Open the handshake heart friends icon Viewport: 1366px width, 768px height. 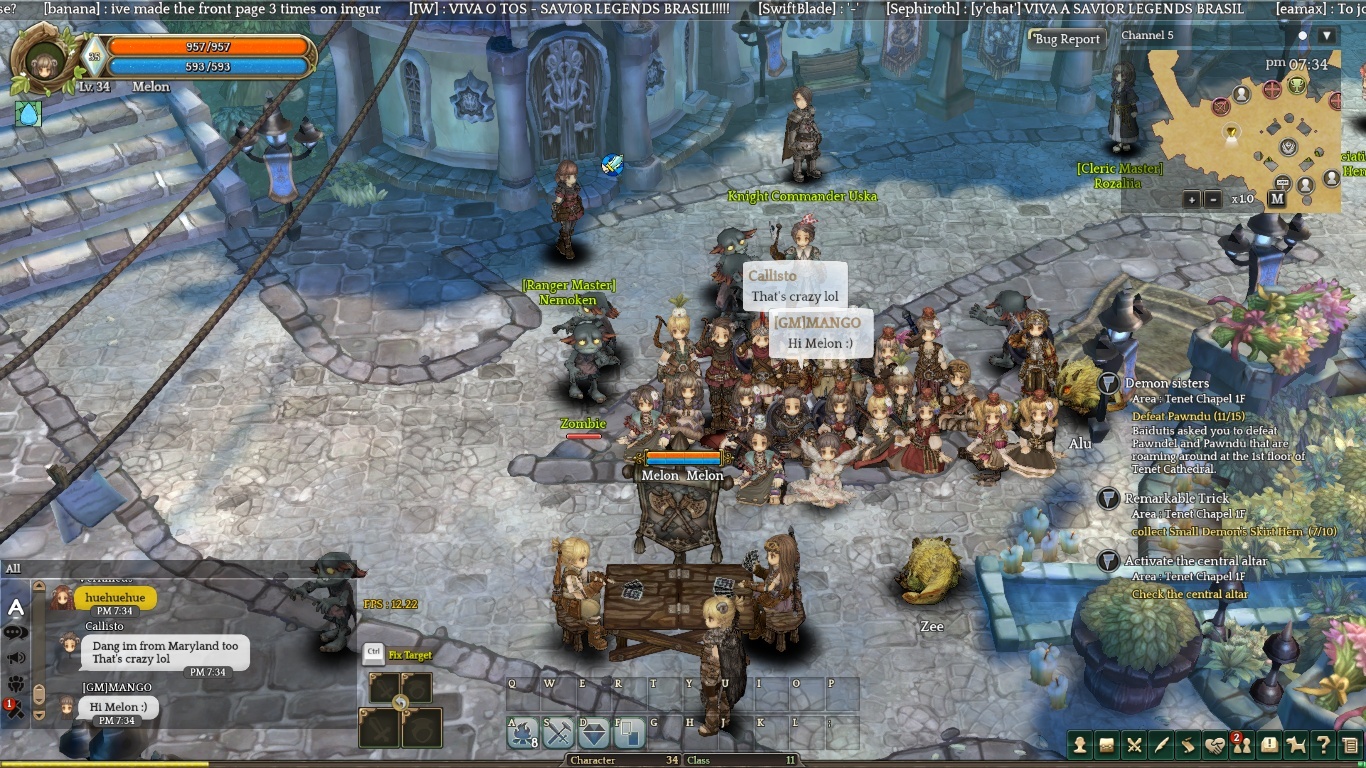pos(1214,744)
